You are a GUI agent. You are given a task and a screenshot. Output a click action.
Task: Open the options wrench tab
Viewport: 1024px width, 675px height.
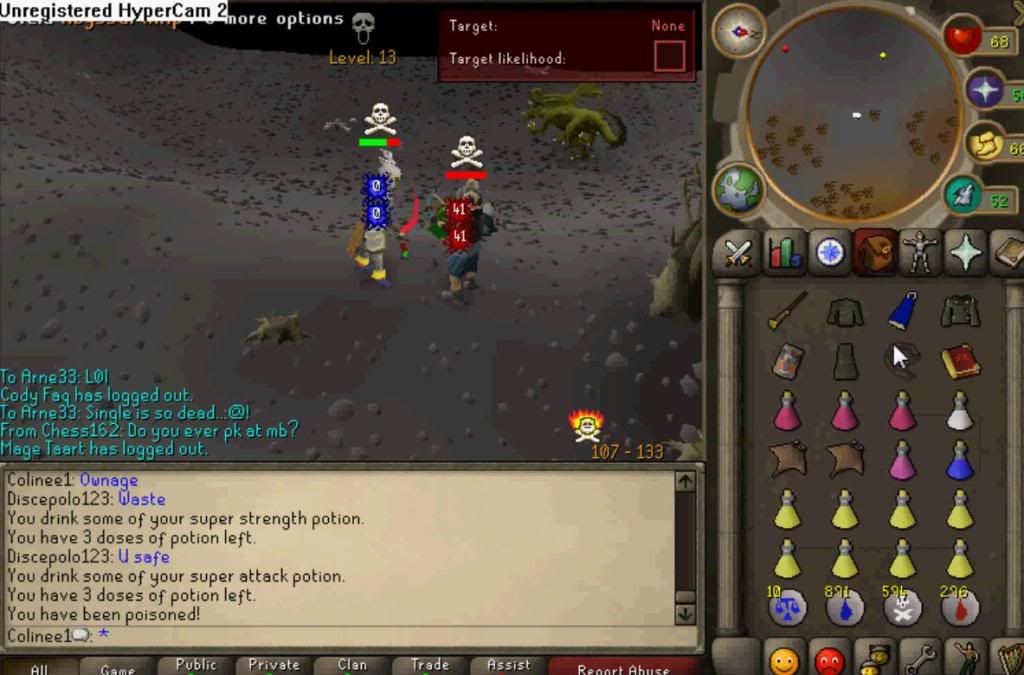click(919, 660)
